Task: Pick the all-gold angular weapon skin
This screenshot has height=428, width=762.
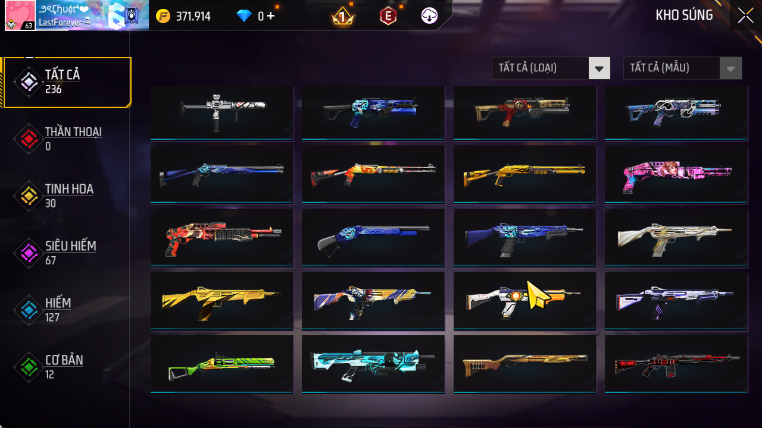Action: (x=221, y=299)
